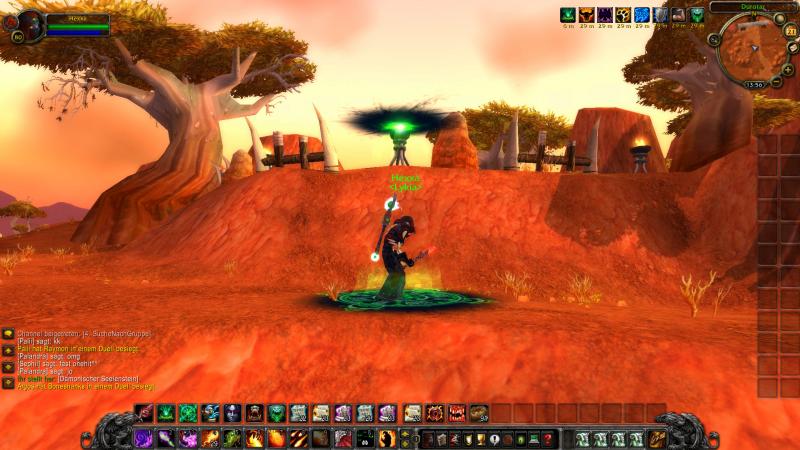The image size is (800, 450).
Task: Click the blue frost buff icon
Action: tap(641, 15)
